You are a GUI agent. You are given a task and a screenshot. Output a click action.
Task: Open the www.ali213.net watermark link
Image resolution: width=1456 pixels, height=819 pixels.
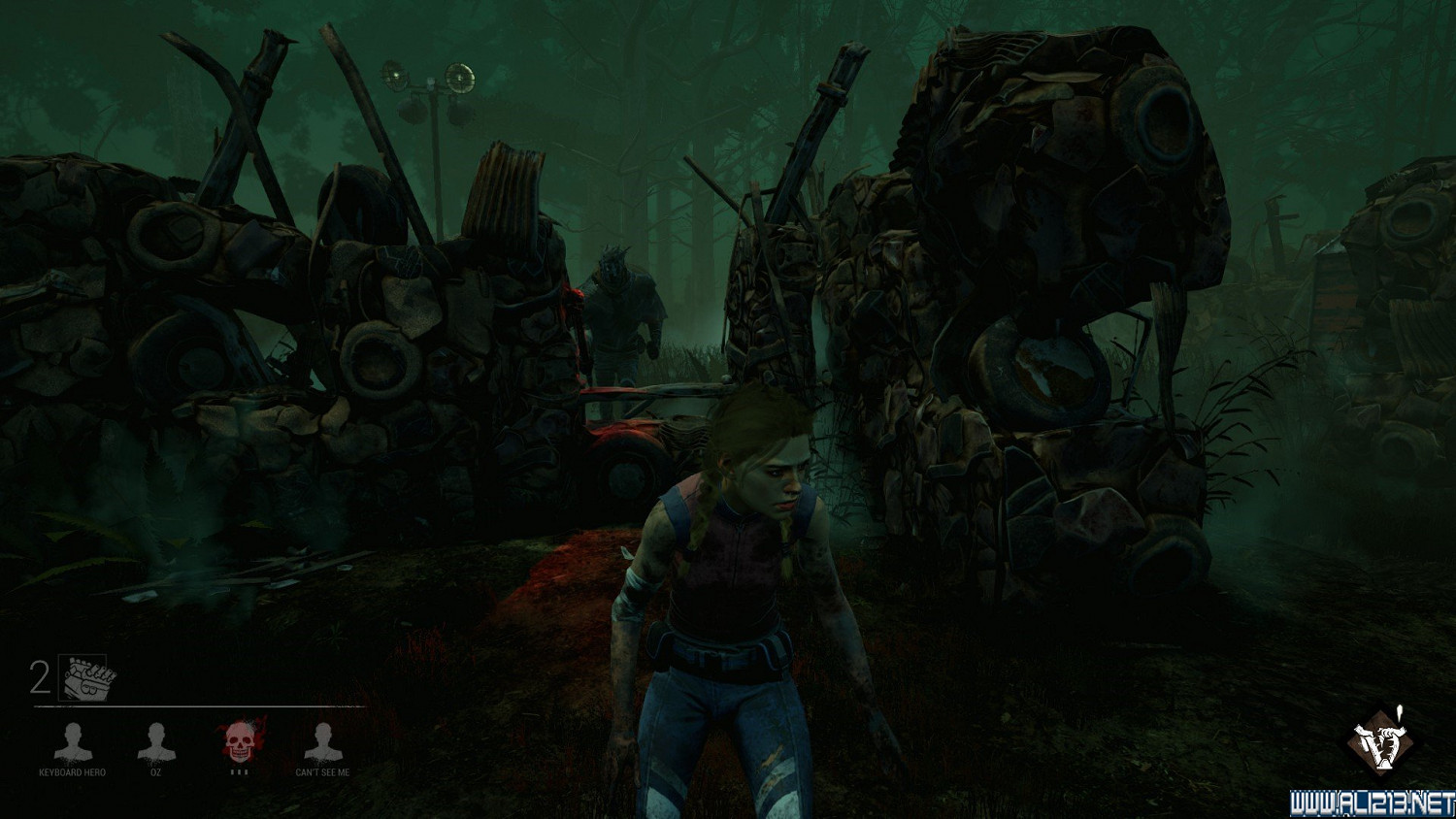tap(1372, 803)
